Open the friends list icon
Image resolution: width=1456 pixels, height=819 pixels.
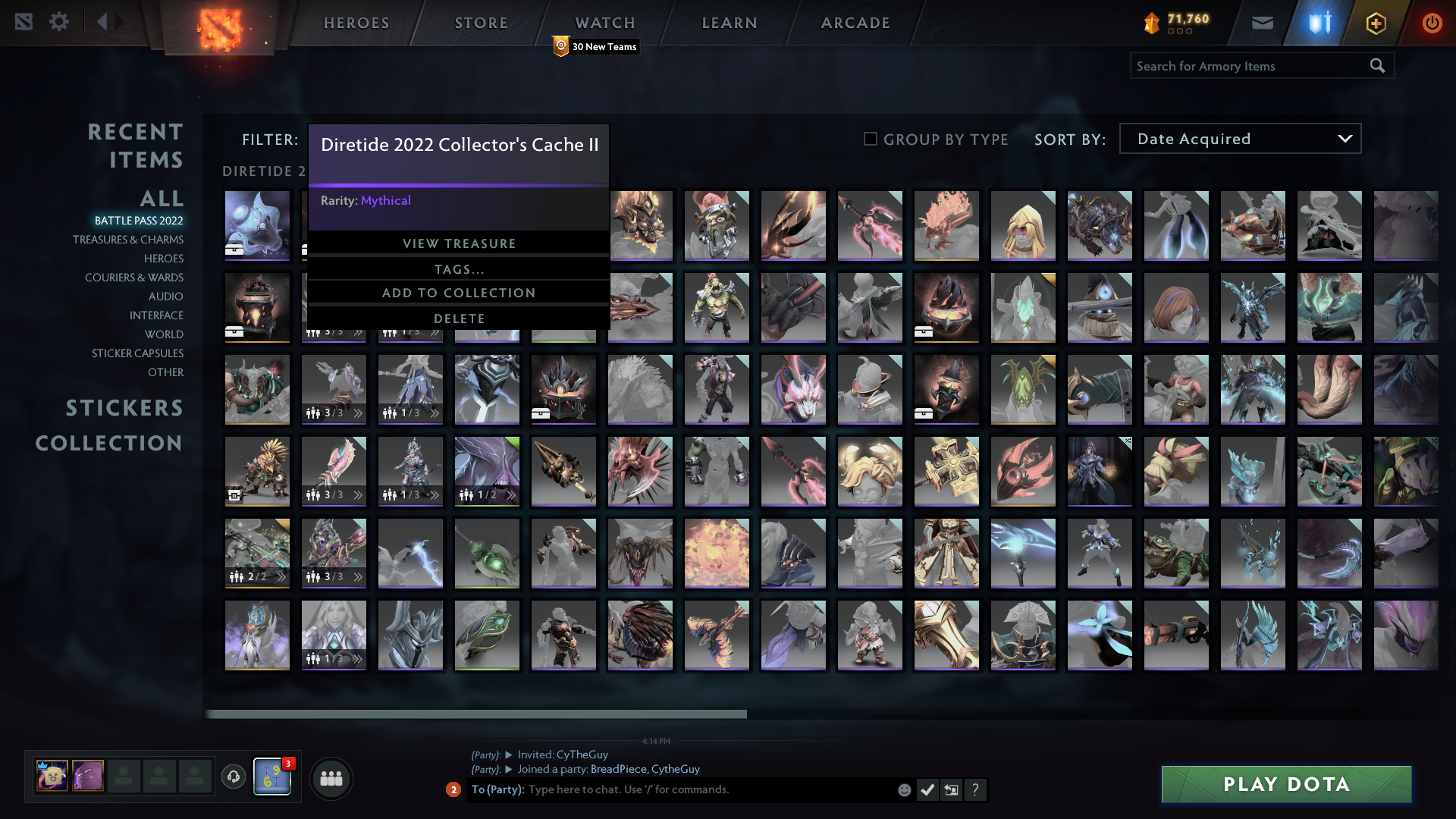pos(330,778)
